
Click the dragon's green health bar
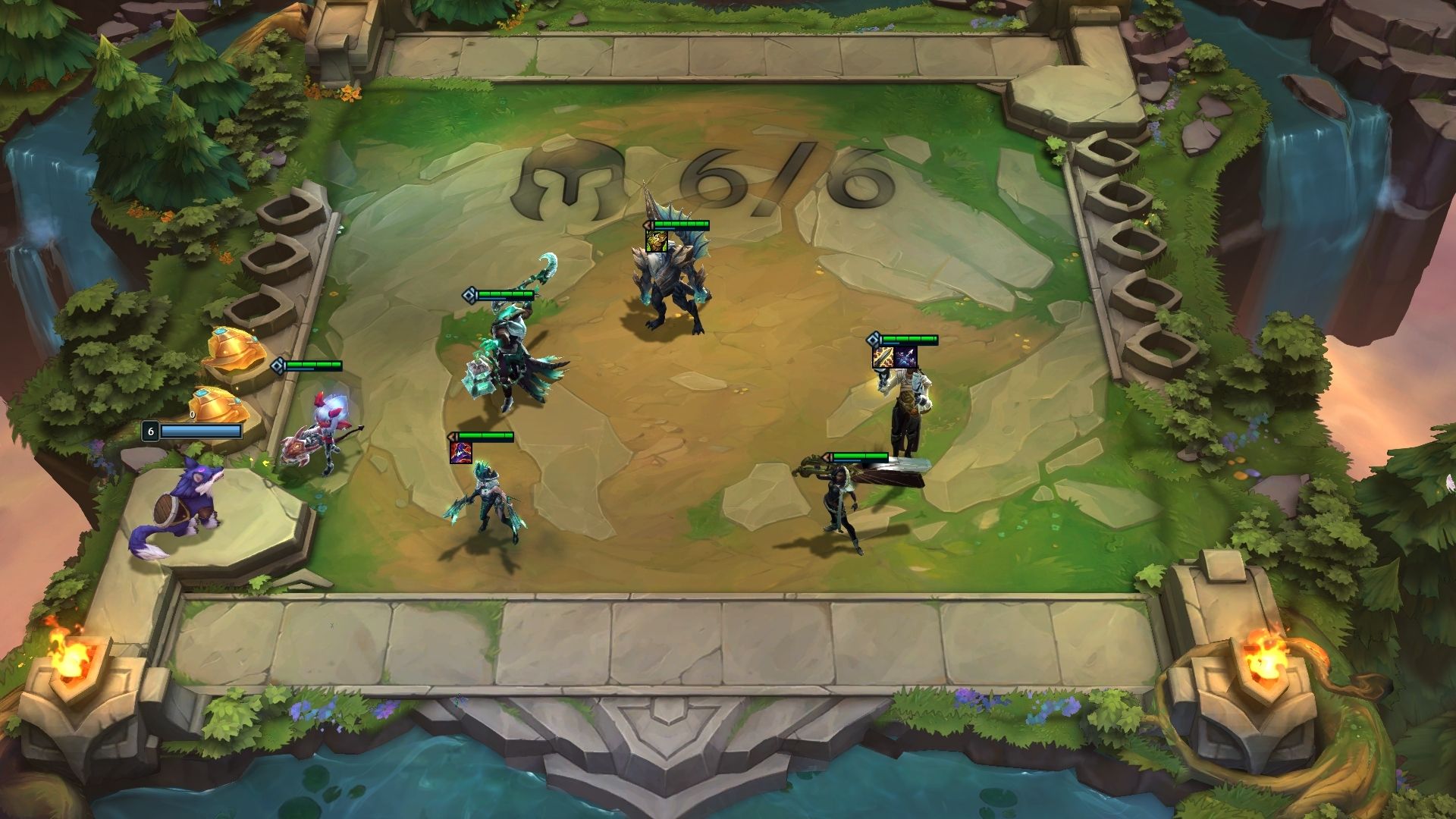click(682, 225)
